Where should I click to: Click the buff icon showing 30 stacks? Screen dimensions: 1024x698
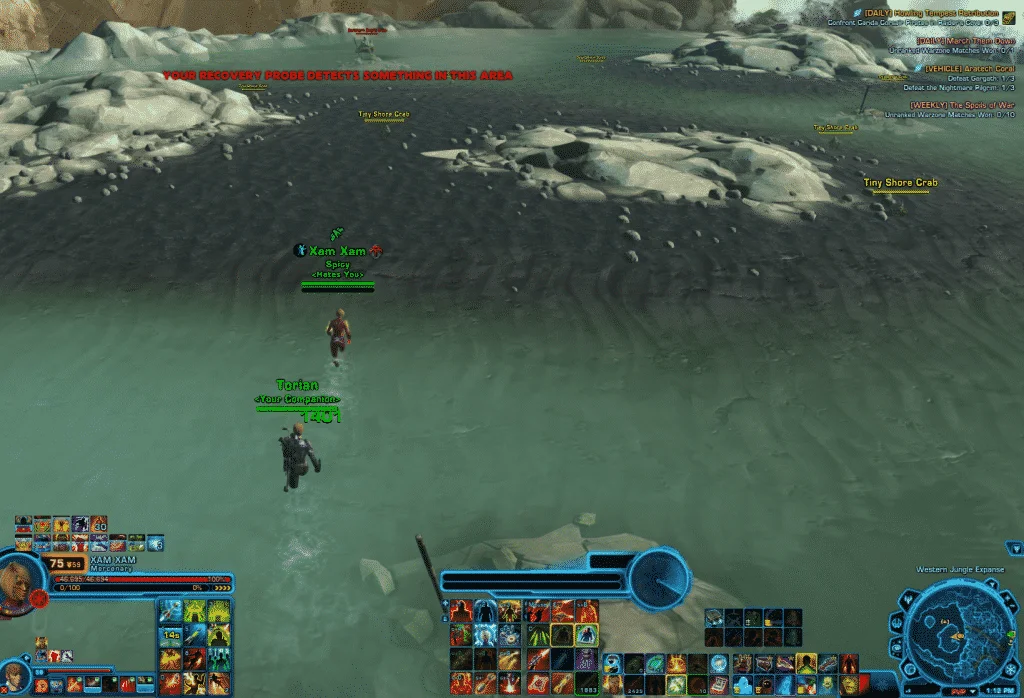(99, 524)
